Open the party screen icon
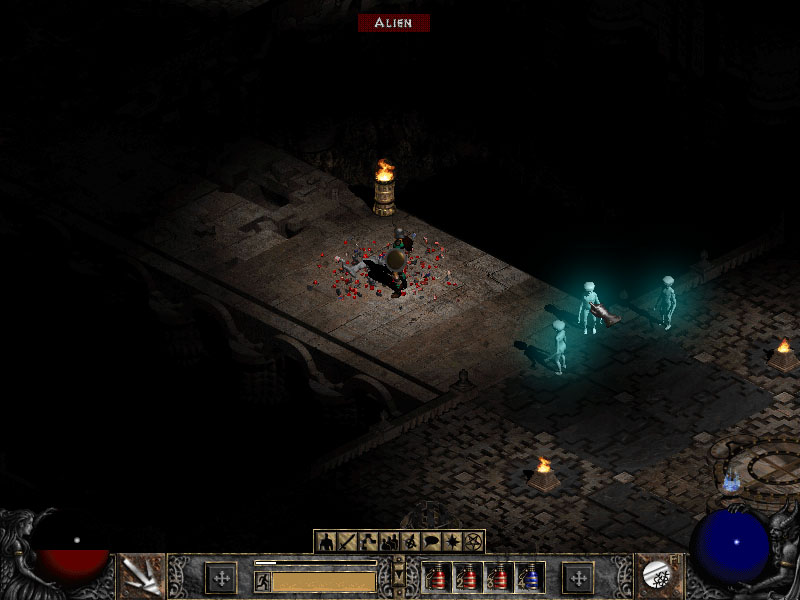Image resolution: width=800 pixels, height=600 pixels. [389, 542]
